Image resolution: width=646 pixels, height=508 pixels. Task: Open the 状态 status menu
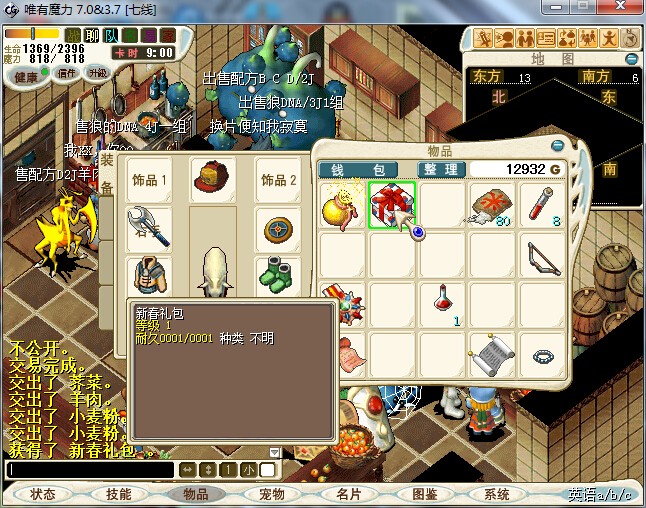43,494
